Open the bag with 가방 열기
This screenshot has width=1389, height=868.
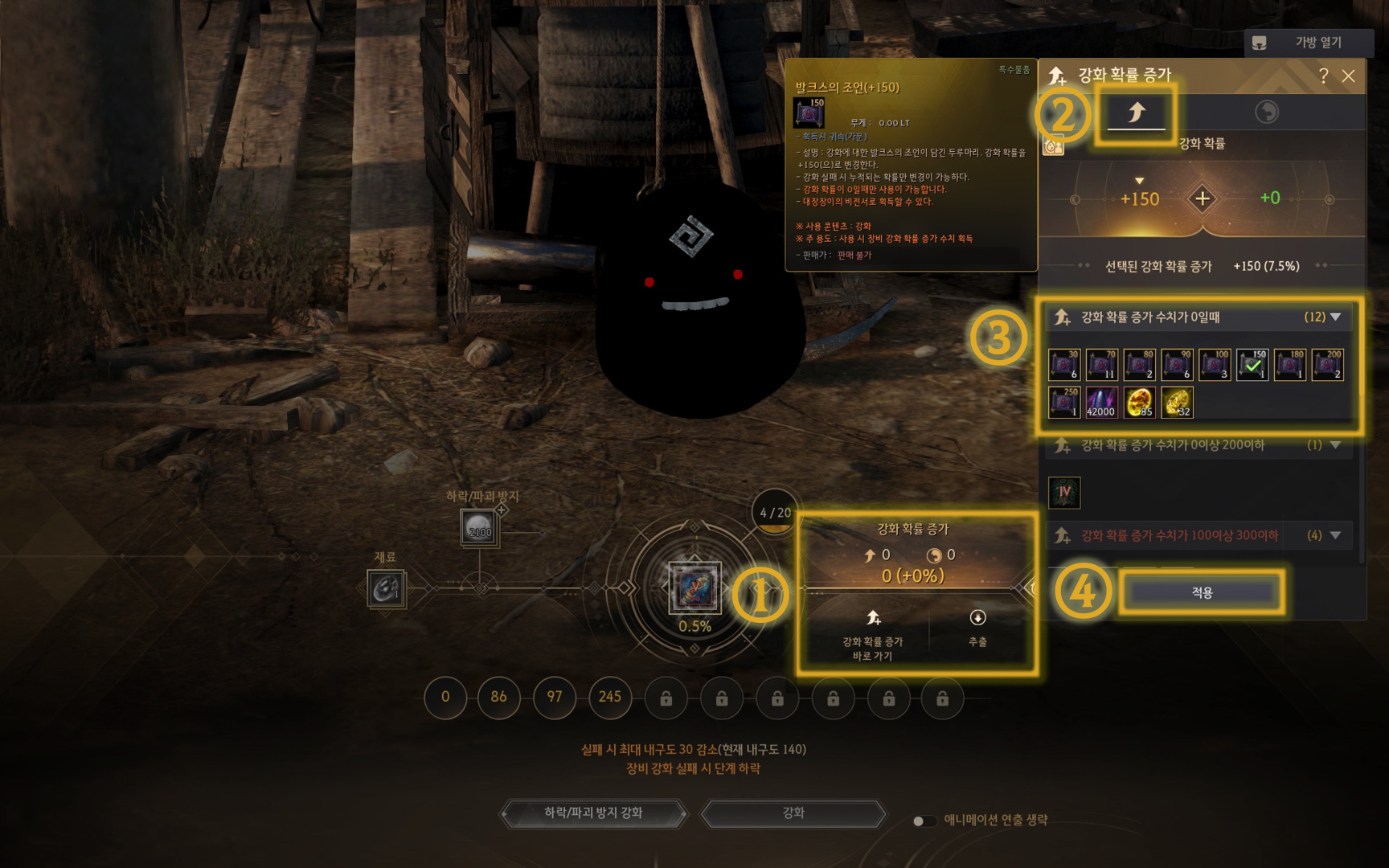point(1305,43)
